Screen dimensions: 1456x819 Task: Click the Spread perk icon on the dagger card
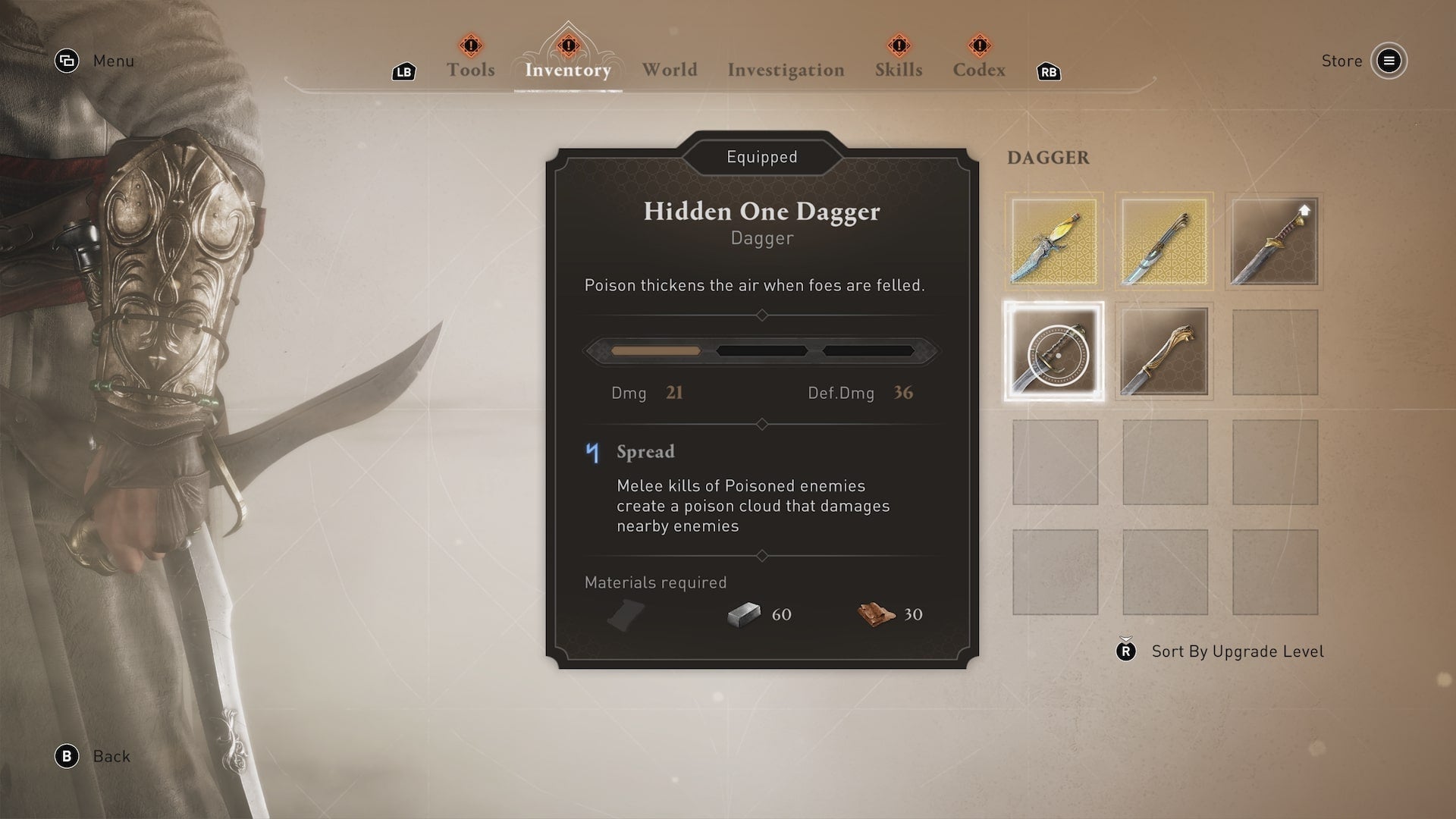point(594,453)
